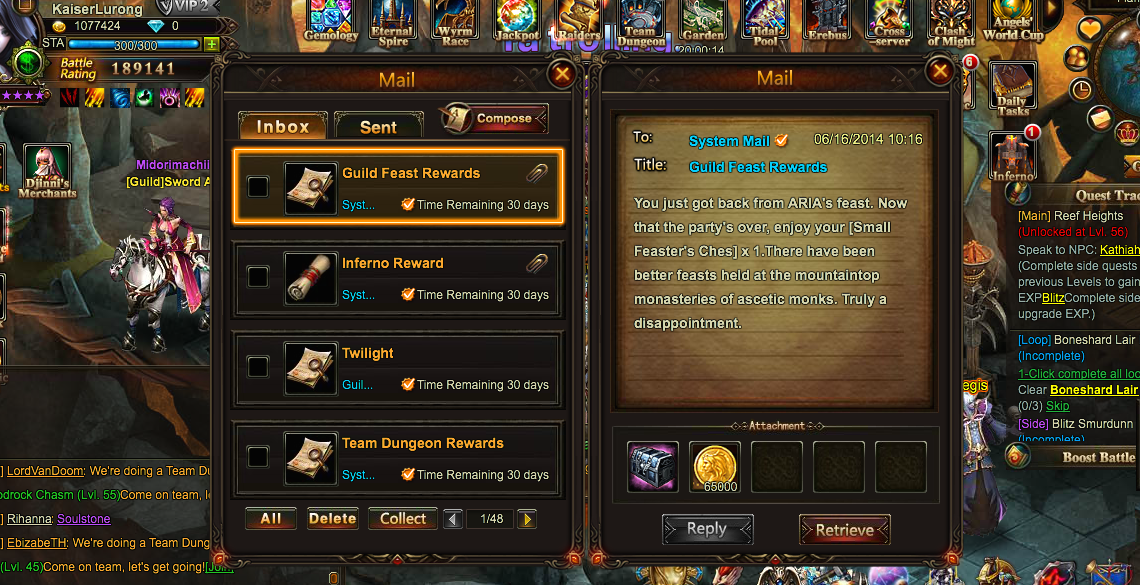This screenshot has height=585, width=1140.
Task: Switch to the Sent mail tab
Action: click(x=378, y=126)
